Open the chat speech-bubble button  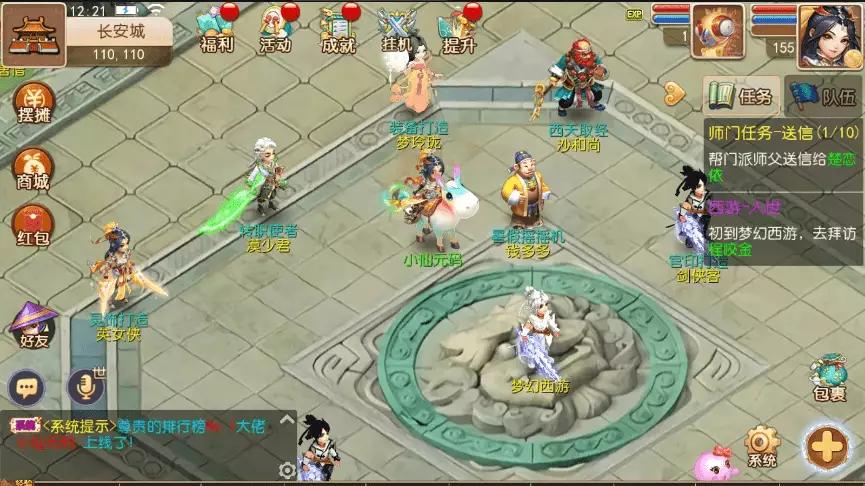pyautogui.click(x=27, y=387)
